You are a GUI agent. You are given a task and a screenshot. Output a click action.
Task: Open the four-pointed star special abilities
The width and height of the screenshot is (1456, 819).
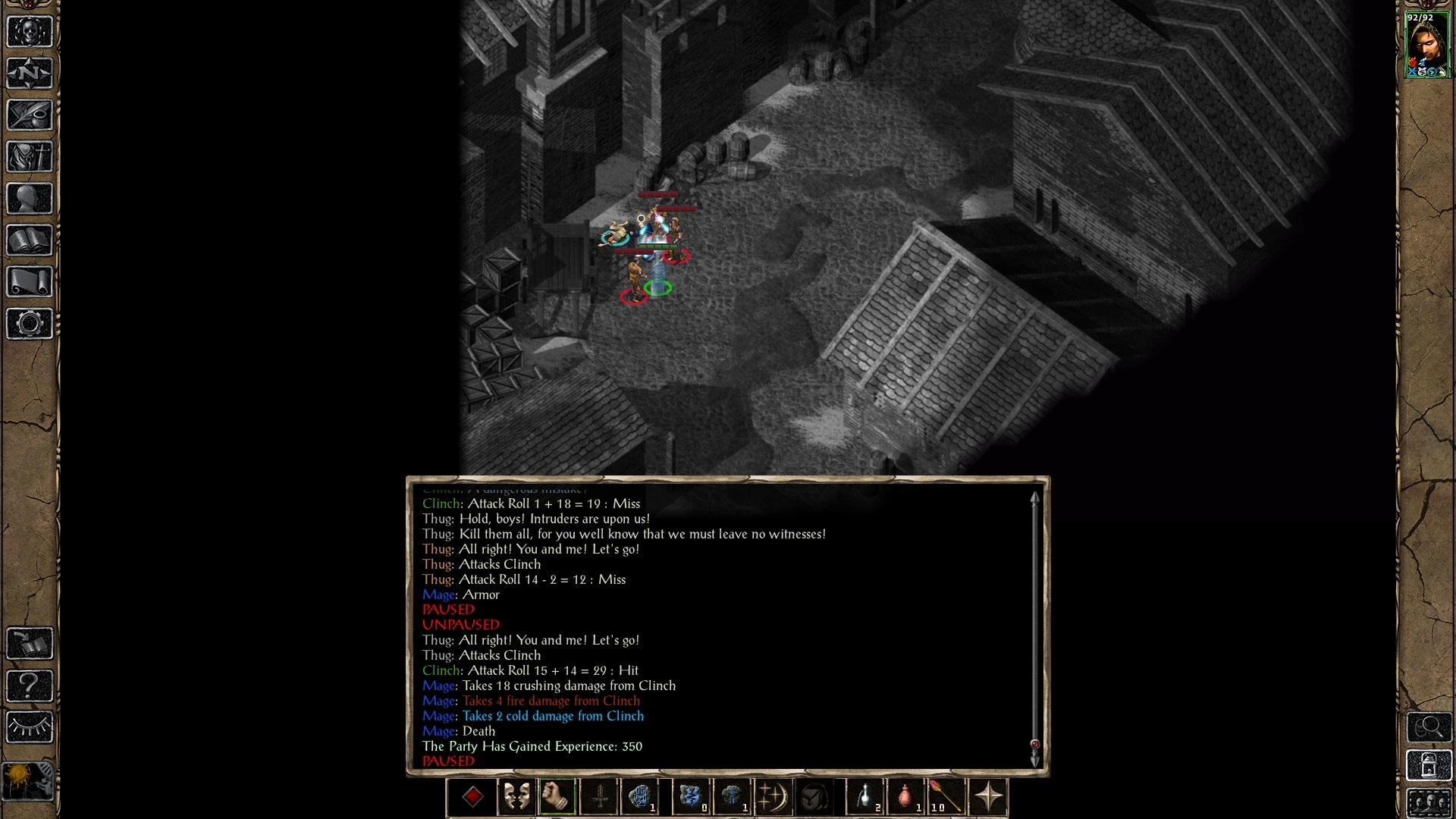(988, 797)
